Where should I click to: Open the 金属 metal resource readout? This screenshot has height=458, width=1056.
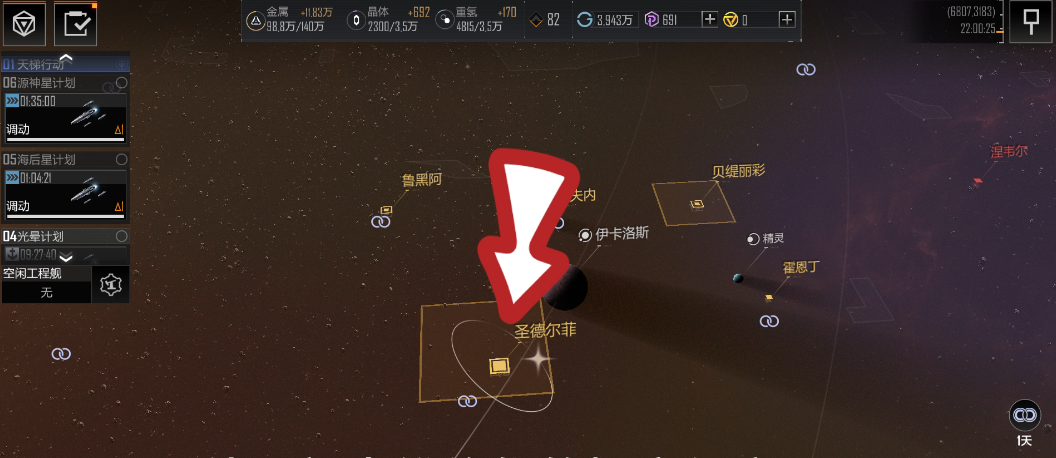click(290, 19)
